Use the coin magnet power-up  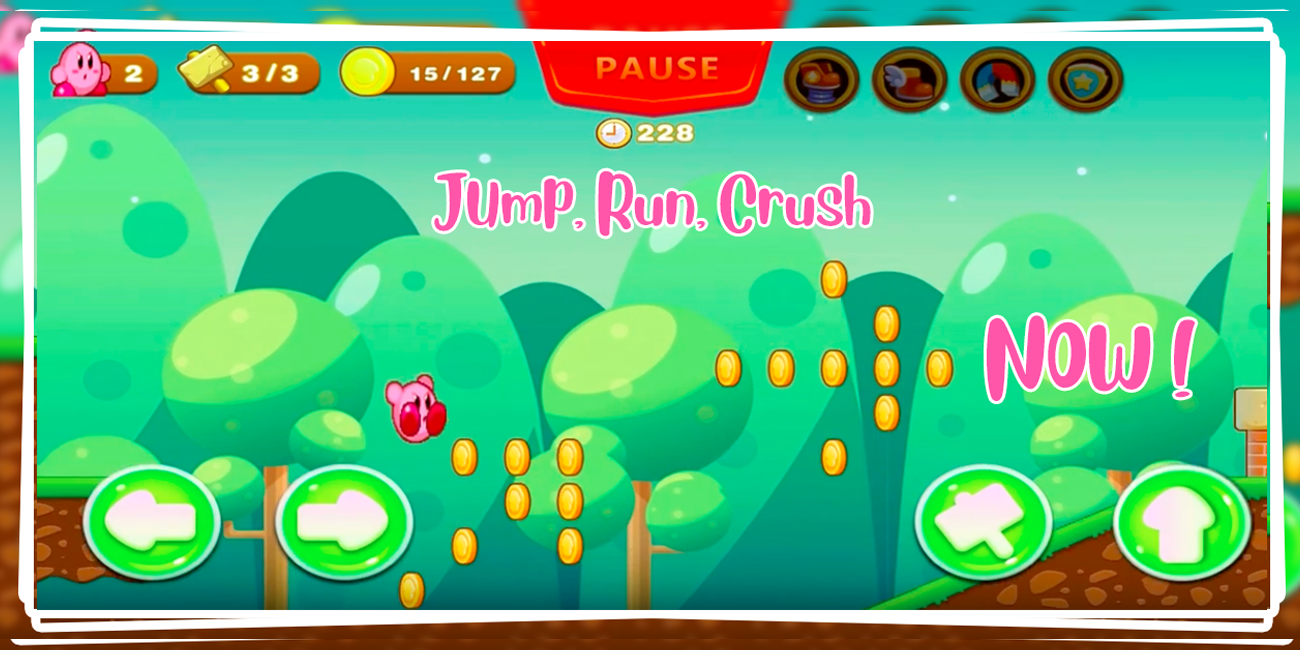click(x=997, y=80)
